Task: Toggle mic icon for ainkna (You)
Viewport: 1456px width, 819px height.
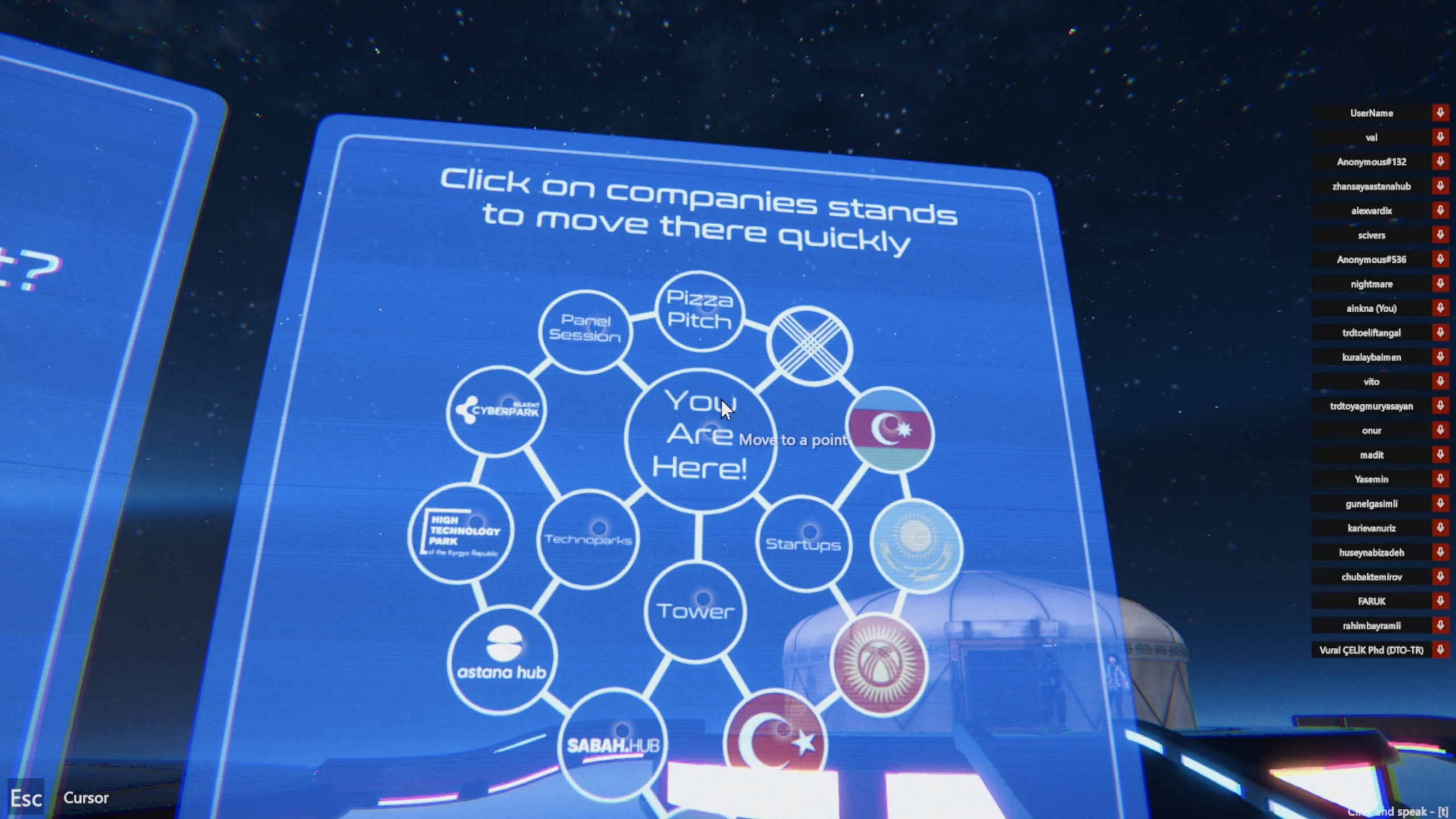Action: click(x=1440, y=308)
